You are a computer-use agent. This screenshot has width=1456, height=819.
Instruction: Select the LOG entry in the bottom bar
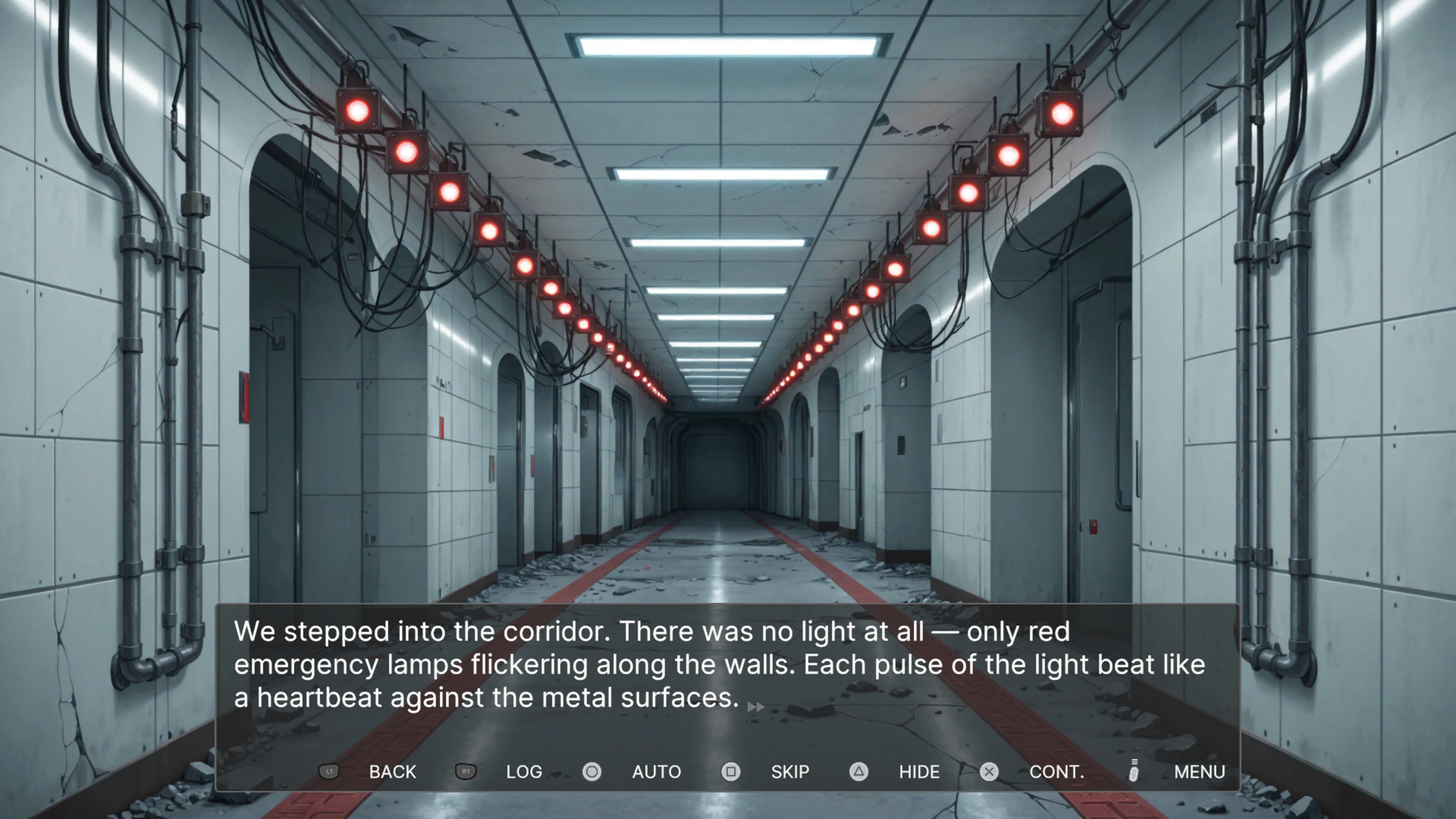pyautogui.click(x=524, y=772)
